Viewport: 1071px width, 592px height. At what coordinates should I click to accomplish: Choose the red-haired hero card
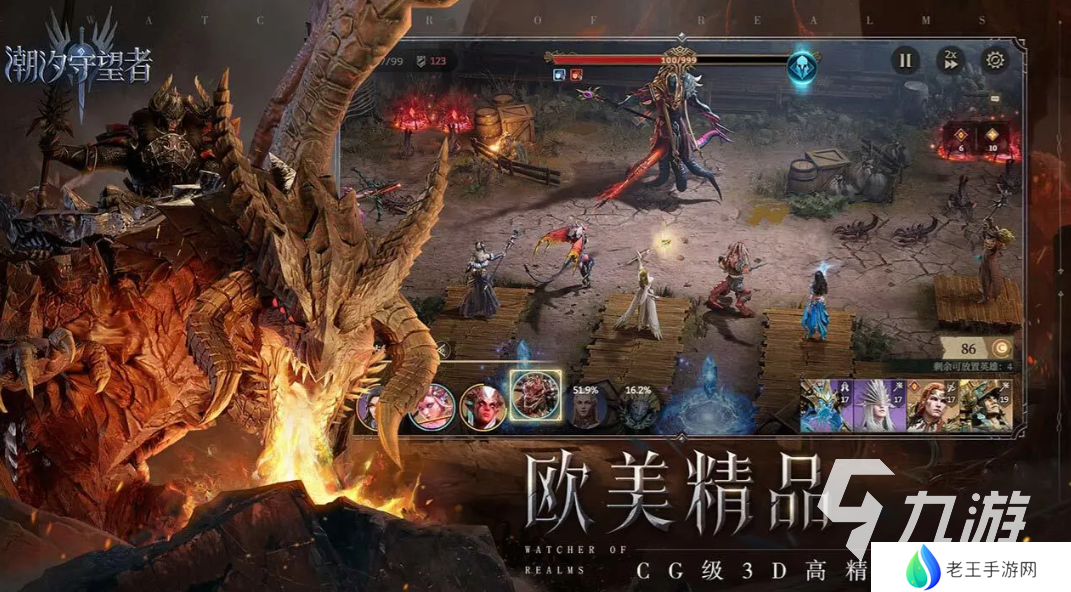[932, 405]
